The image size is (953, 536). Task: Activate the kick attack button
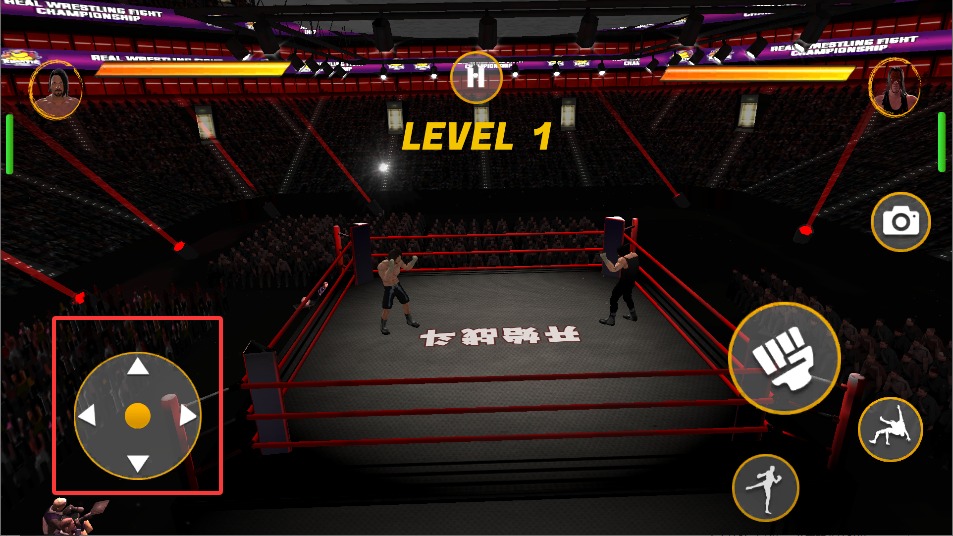click(766, 488)
